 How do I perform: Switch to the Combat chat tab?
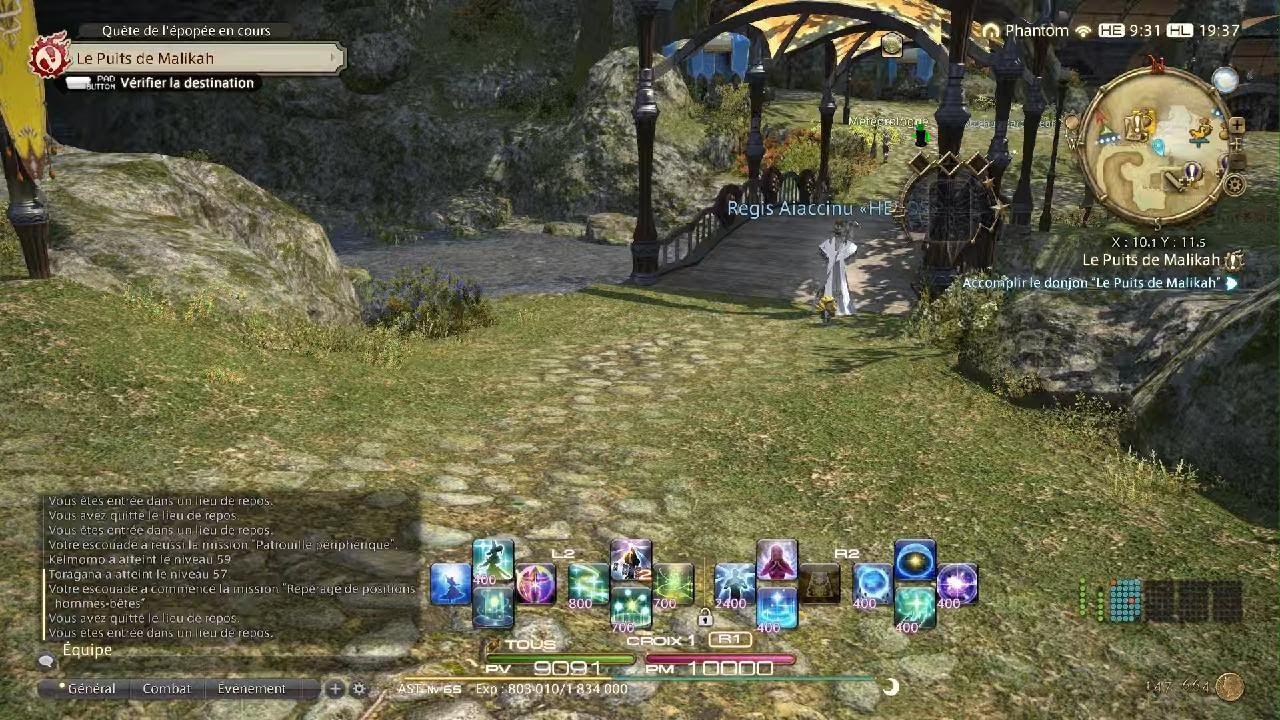click(167, 689)
